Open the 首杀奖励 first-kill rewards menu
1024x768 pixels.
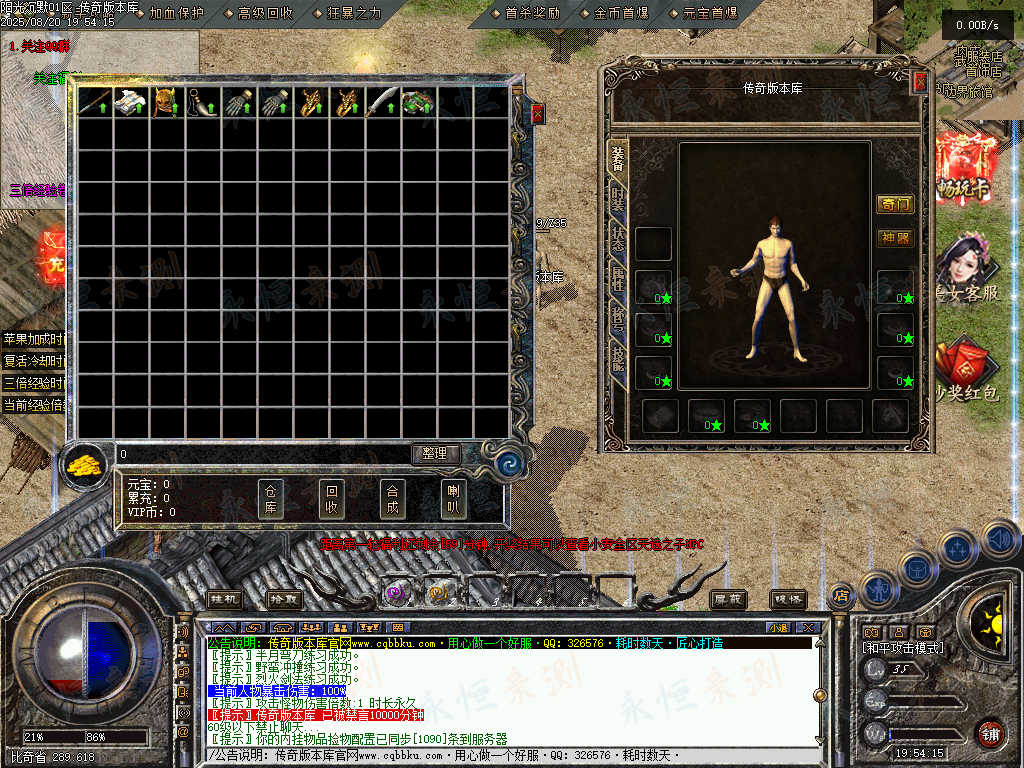click(532, 13)
